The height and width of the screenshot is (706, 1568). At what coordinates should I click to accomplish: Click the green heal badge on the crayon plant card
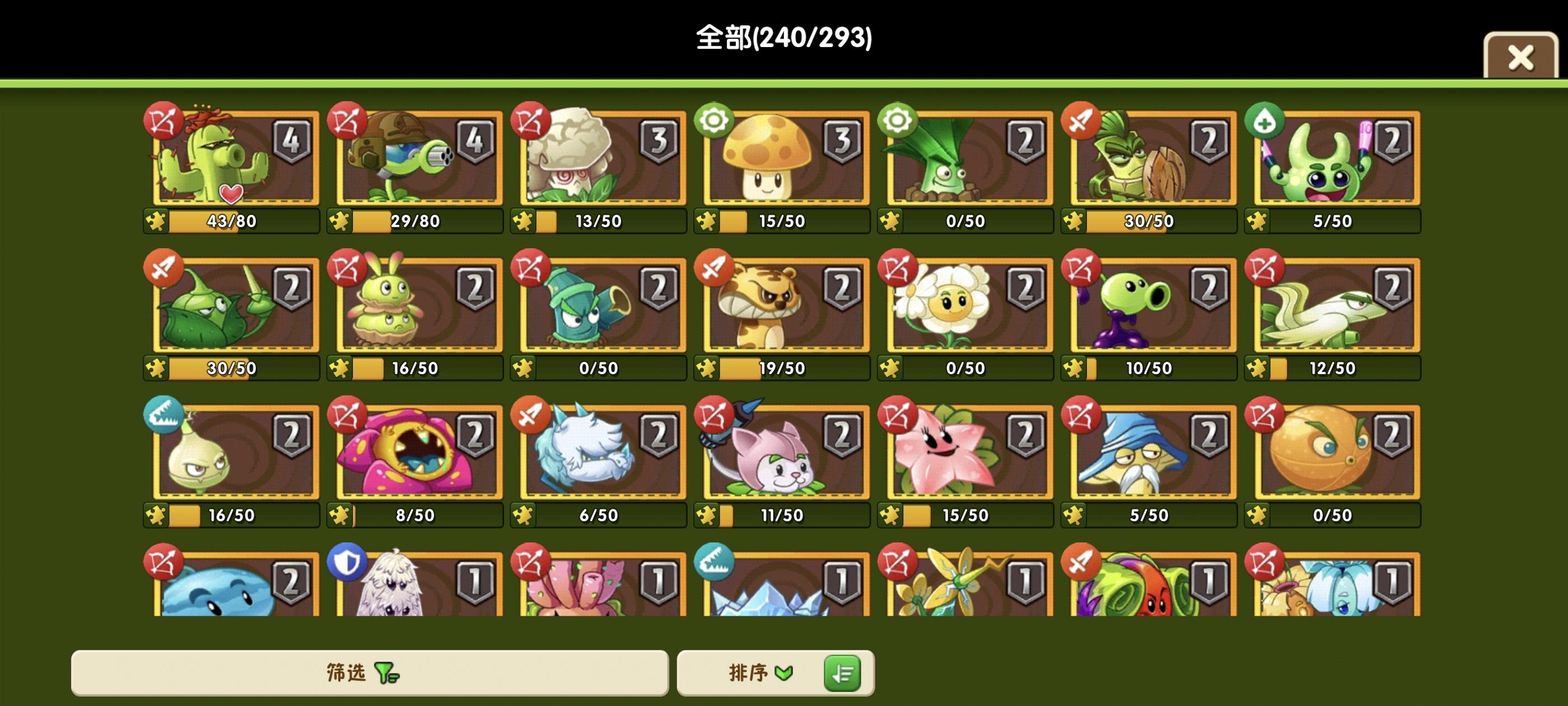click(1264, 122)
